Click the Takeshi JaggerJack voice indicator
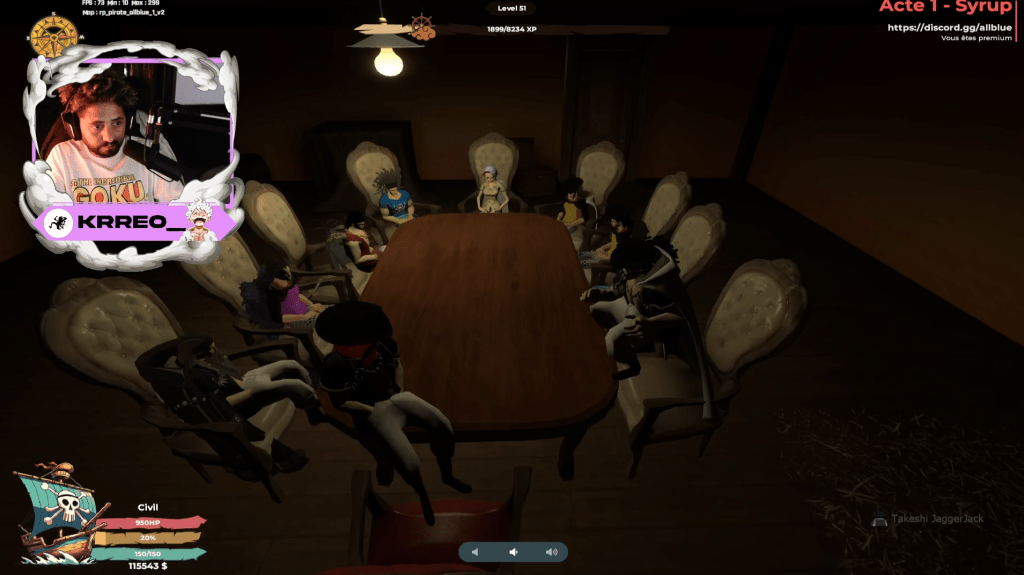The image size is (1024, 575). pos(929,521)
